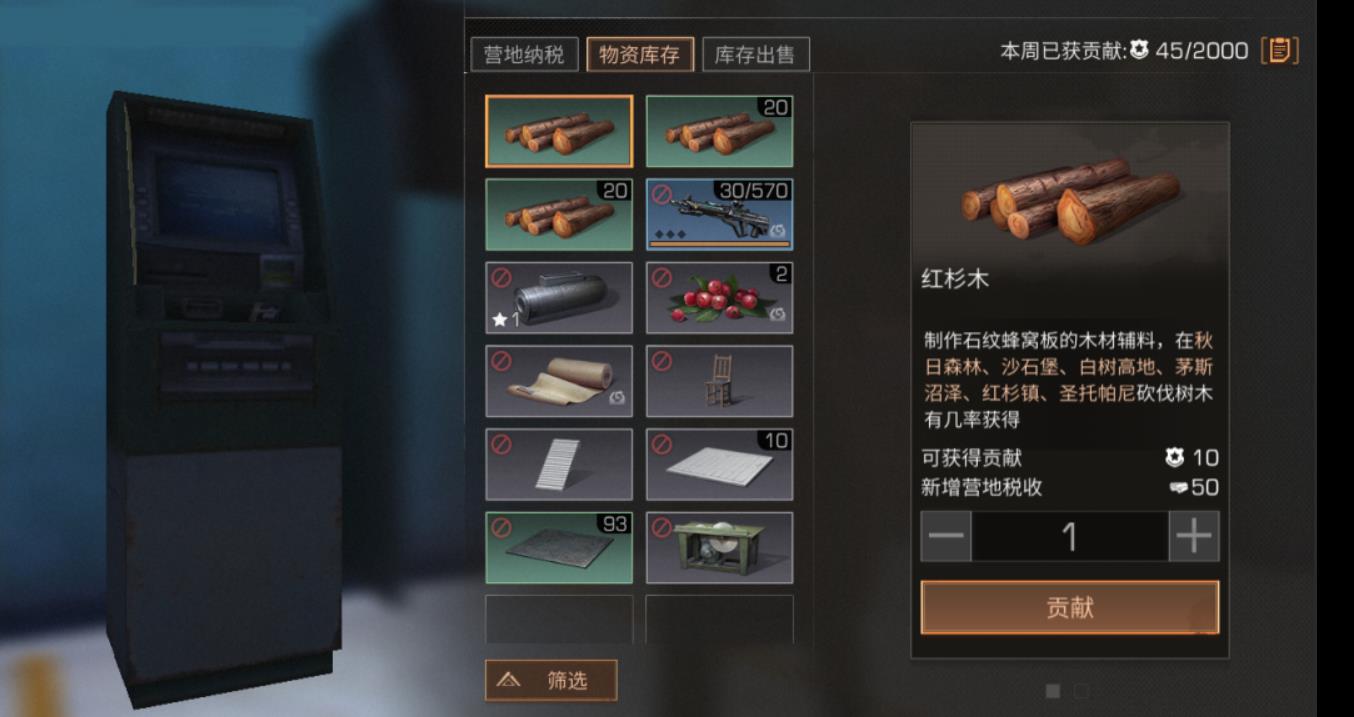Click the 贡献 contribute button
1354x717 pixels.
(1069, 607)
